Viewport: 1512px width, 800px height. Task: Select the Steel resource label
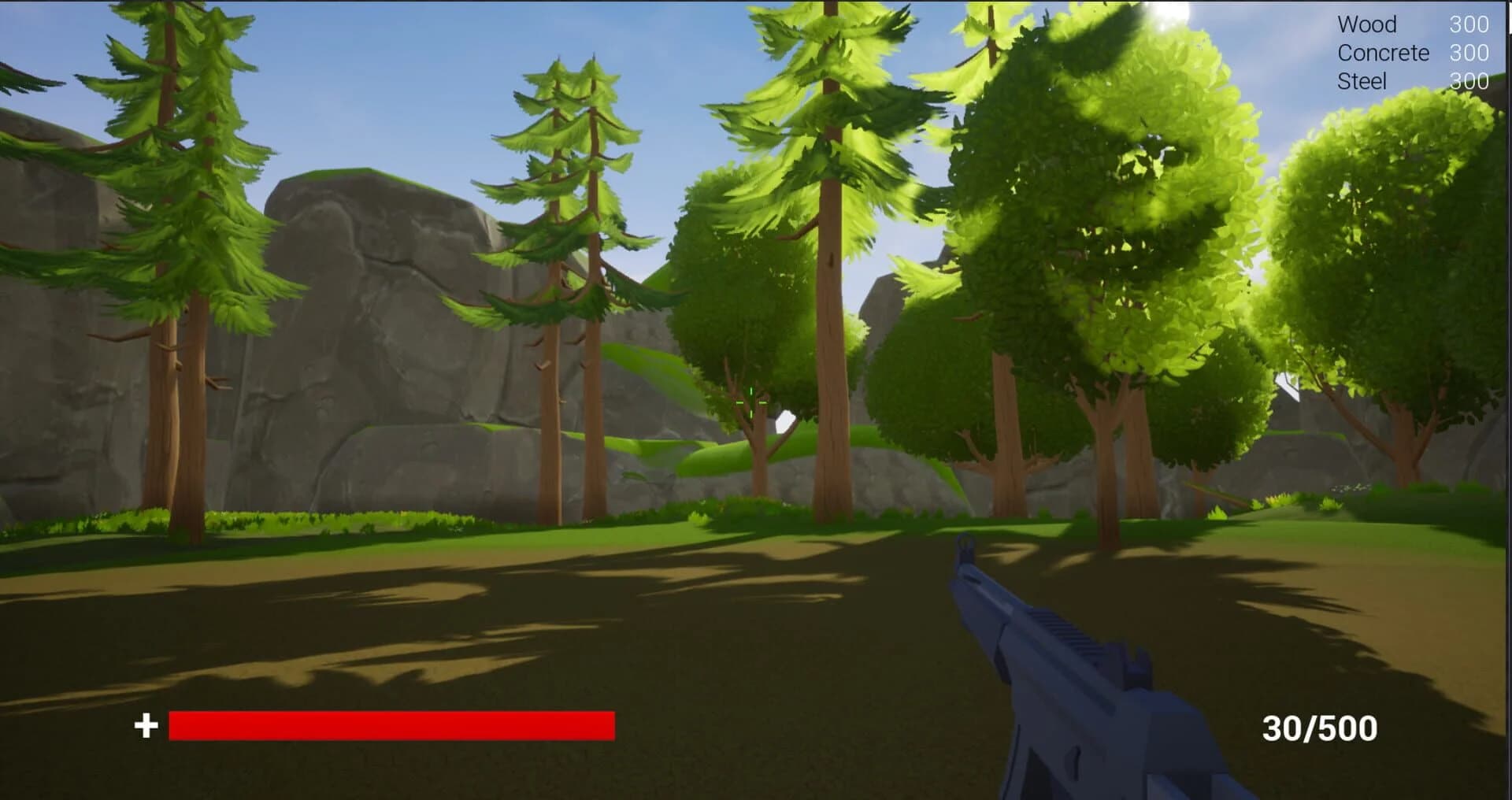(x=1362, y=81)
